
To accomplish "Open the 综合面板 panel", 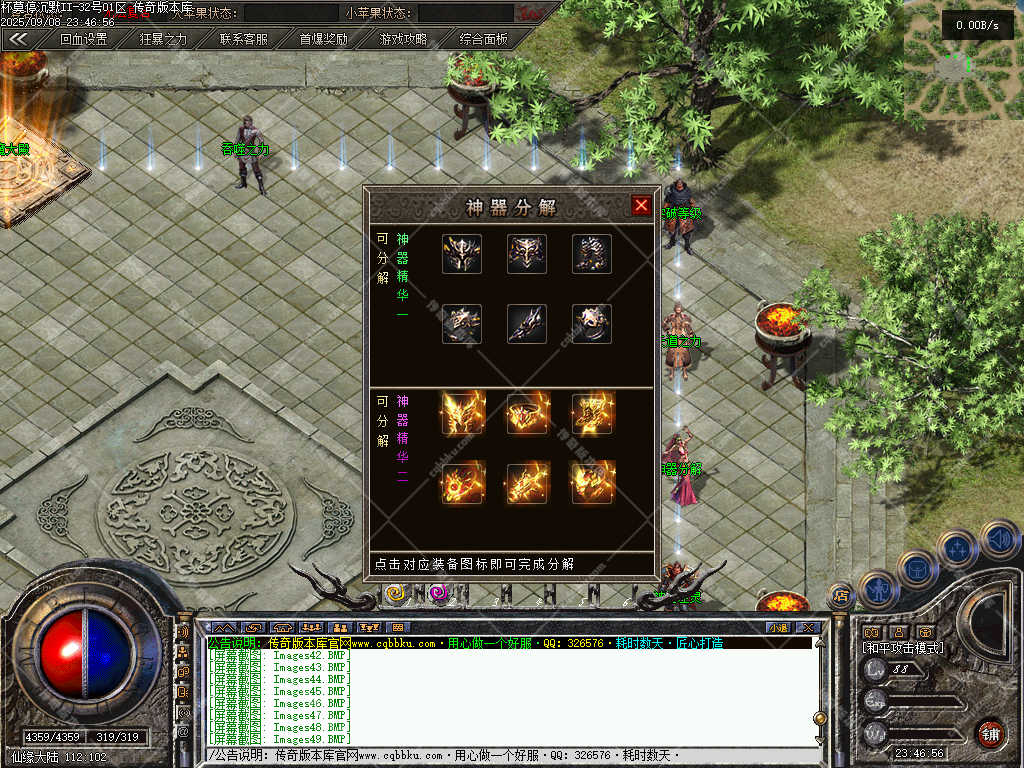I will point(483,40).
